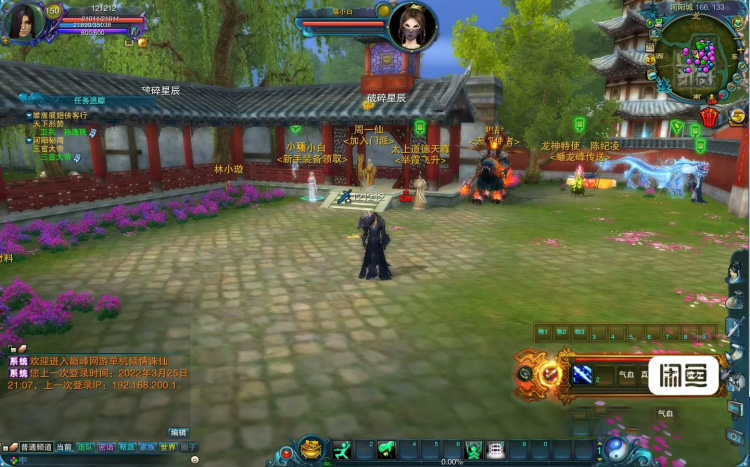Click the blue sword skill icon
750x467 pixels.
(581, 374)
